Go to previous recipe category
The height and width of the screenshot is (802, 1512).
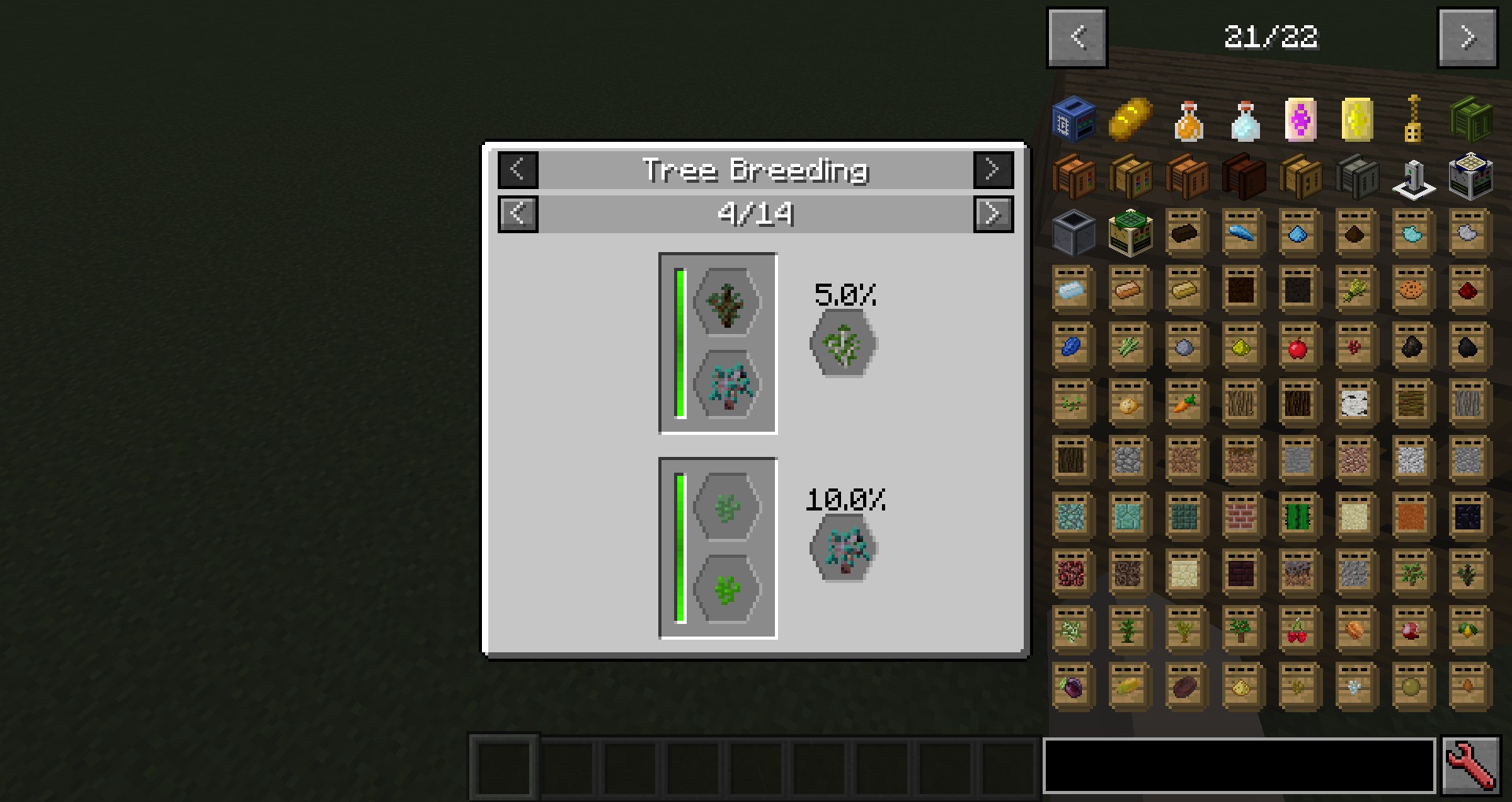(518, 169)
